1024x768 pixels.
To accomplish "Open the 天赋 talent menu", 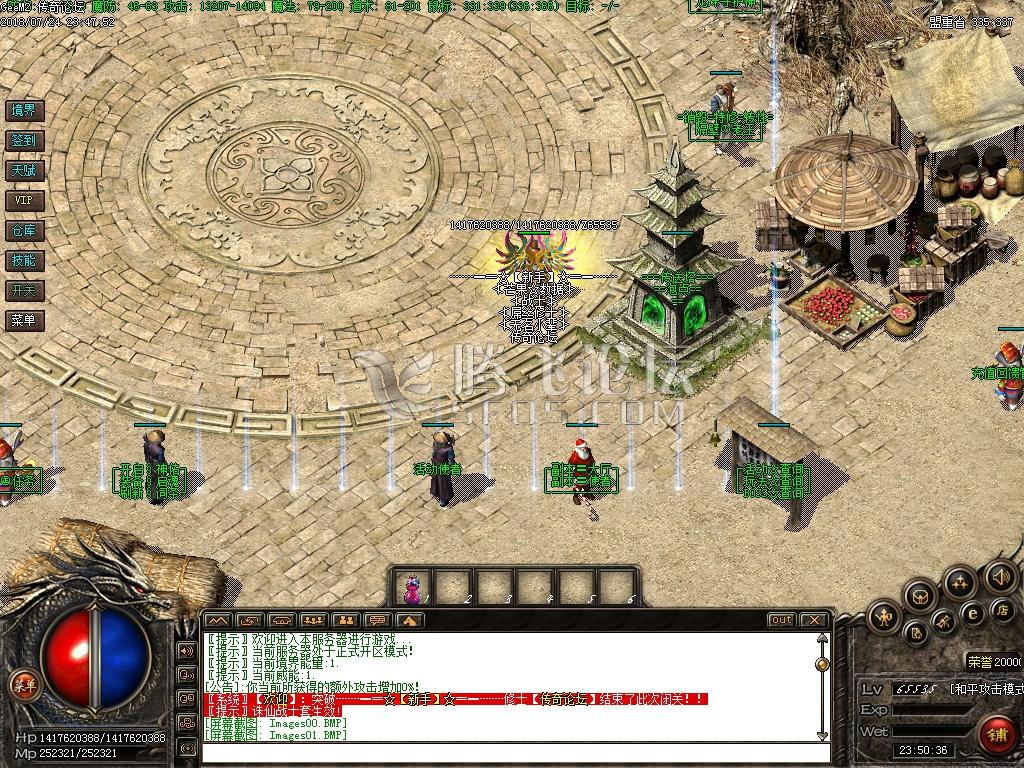I will 23,171.
